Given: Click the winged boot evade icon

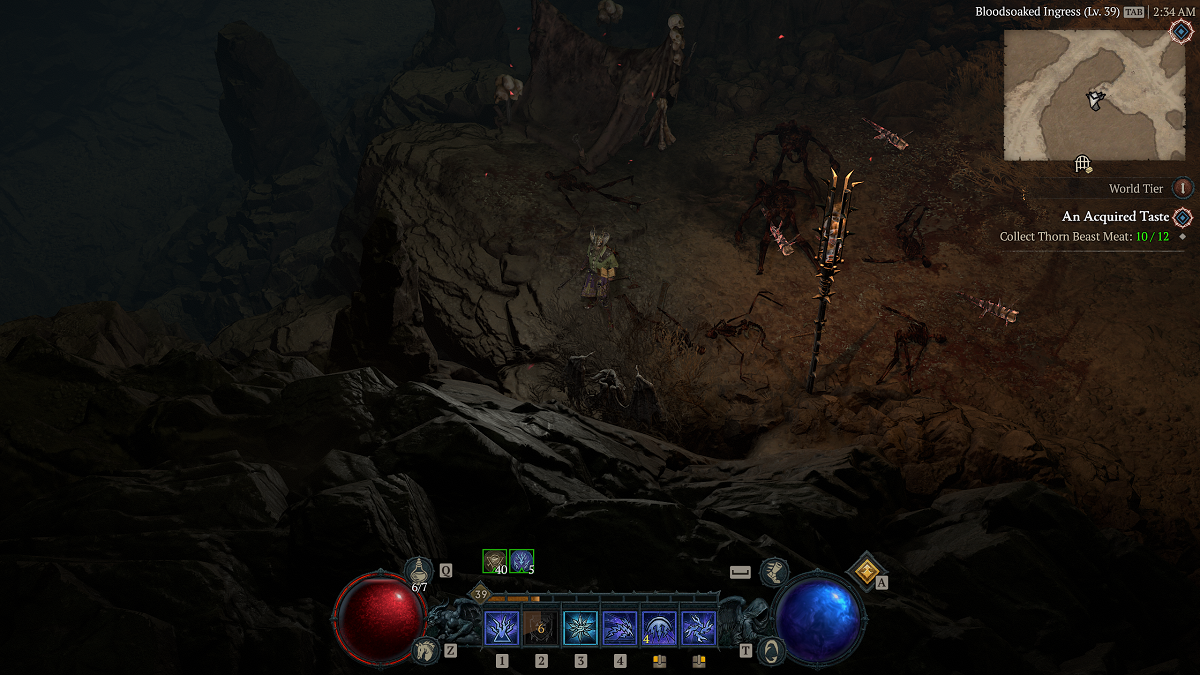Looking at the screenshot, I should click(x=772, y=572).
